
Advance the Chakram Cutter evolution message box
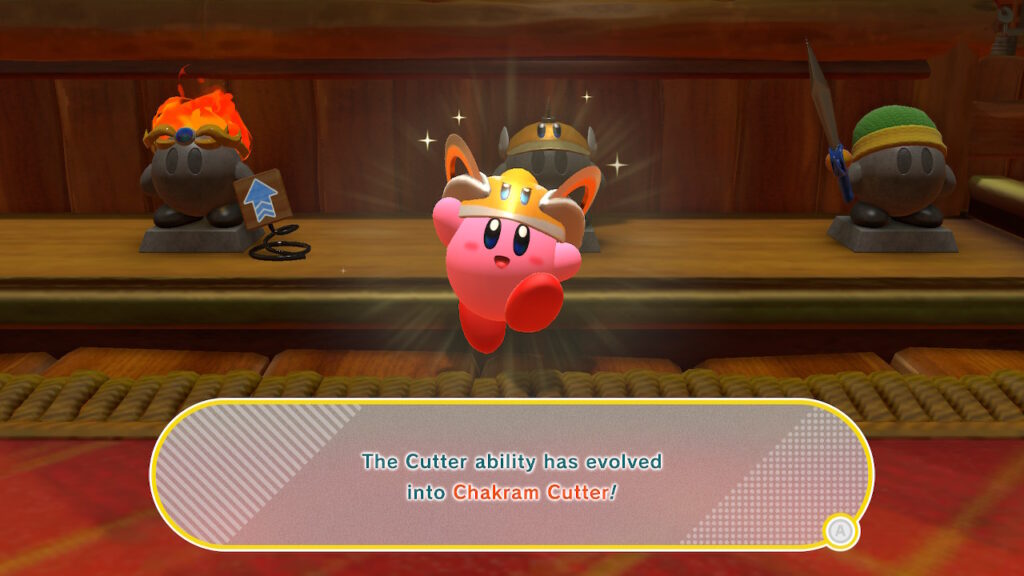[841, 532]
